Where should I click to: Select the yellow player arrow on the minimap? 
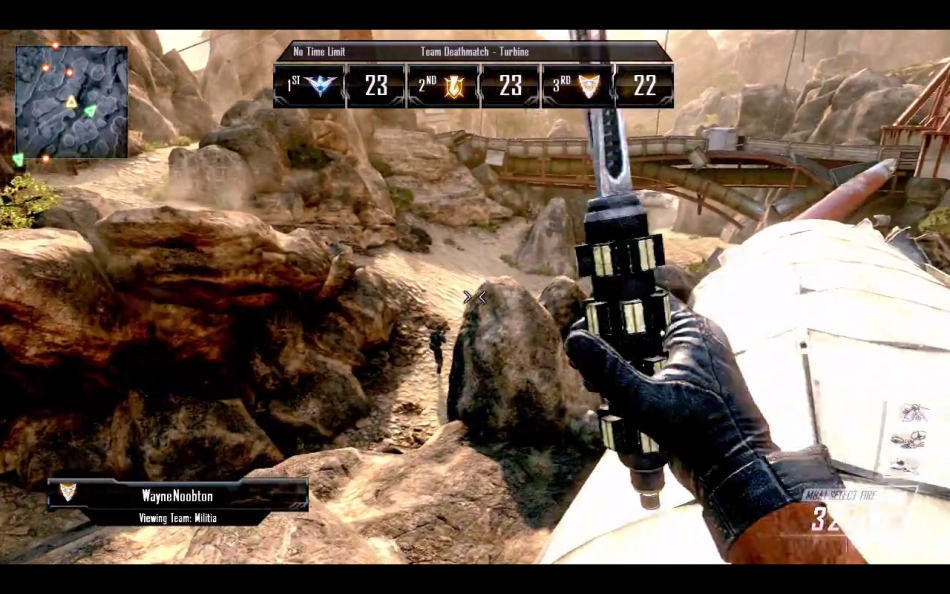[x=71, y=103]
